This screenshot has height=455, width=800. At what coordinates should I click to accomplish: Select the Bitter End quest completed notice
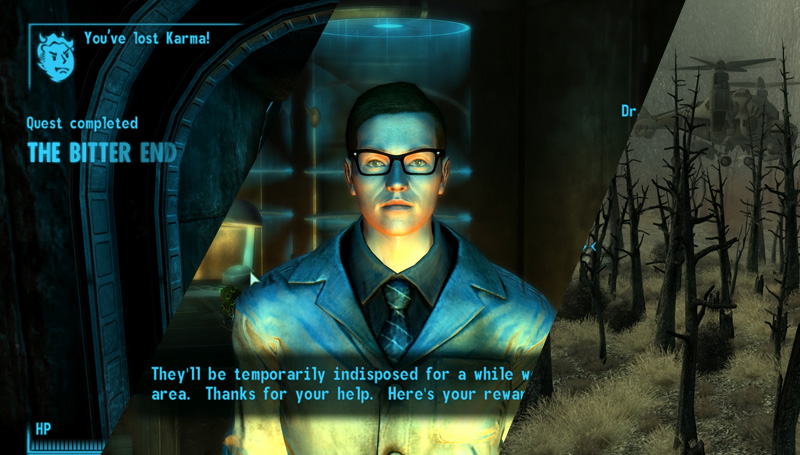click(103, 152)
